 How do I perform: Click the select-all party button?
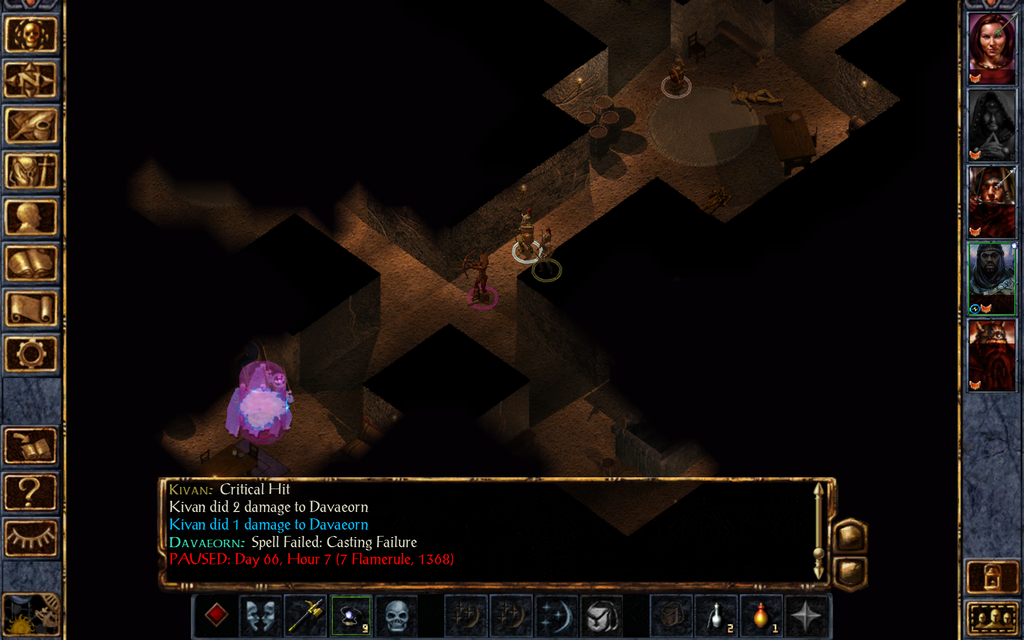(991, 617)
